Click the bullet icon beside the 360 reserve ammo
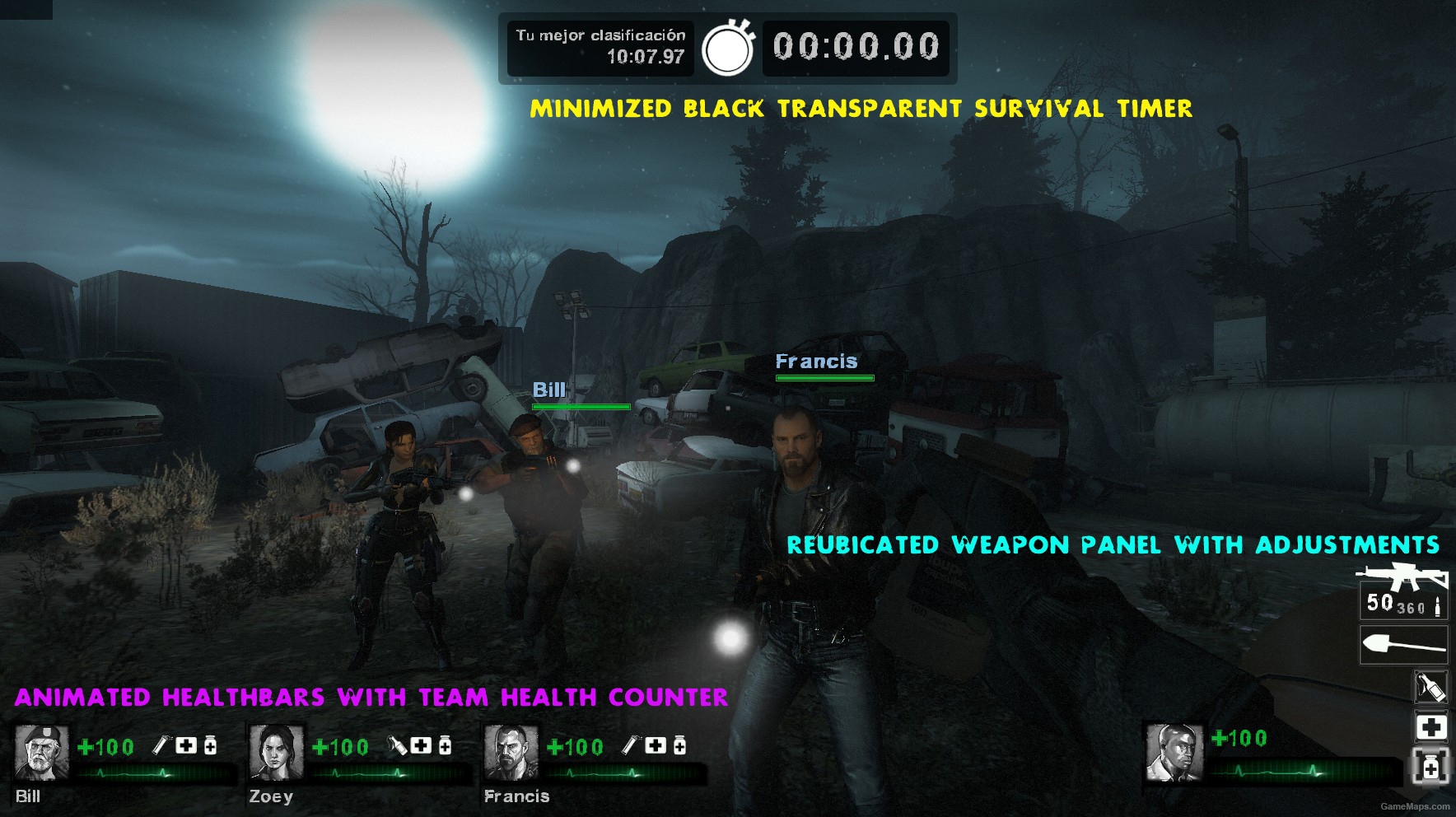Viewport: 1456px width, 817px height. (x=1438, y=607)
